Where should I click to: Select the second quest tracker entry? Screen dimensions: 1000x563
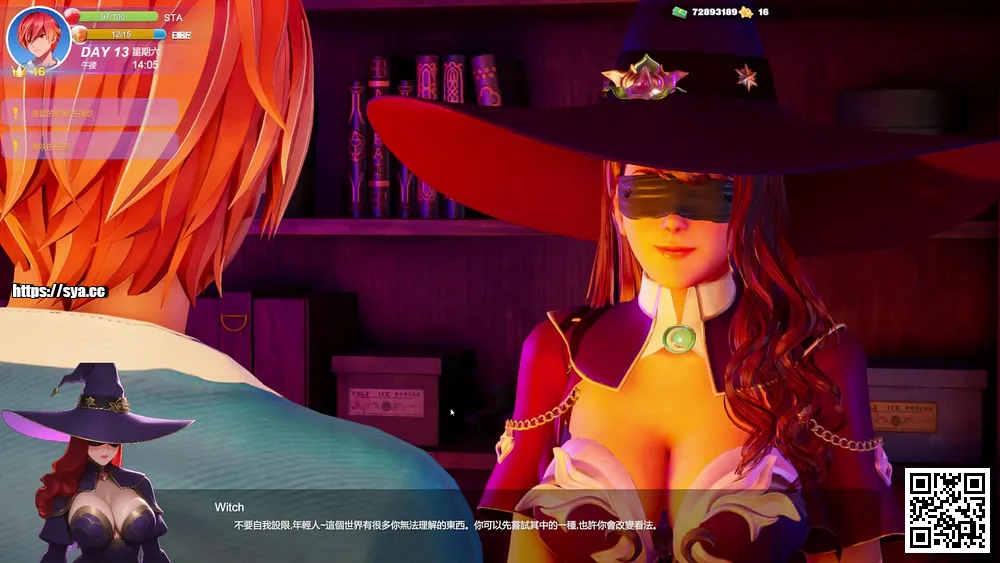click(90, 146)
